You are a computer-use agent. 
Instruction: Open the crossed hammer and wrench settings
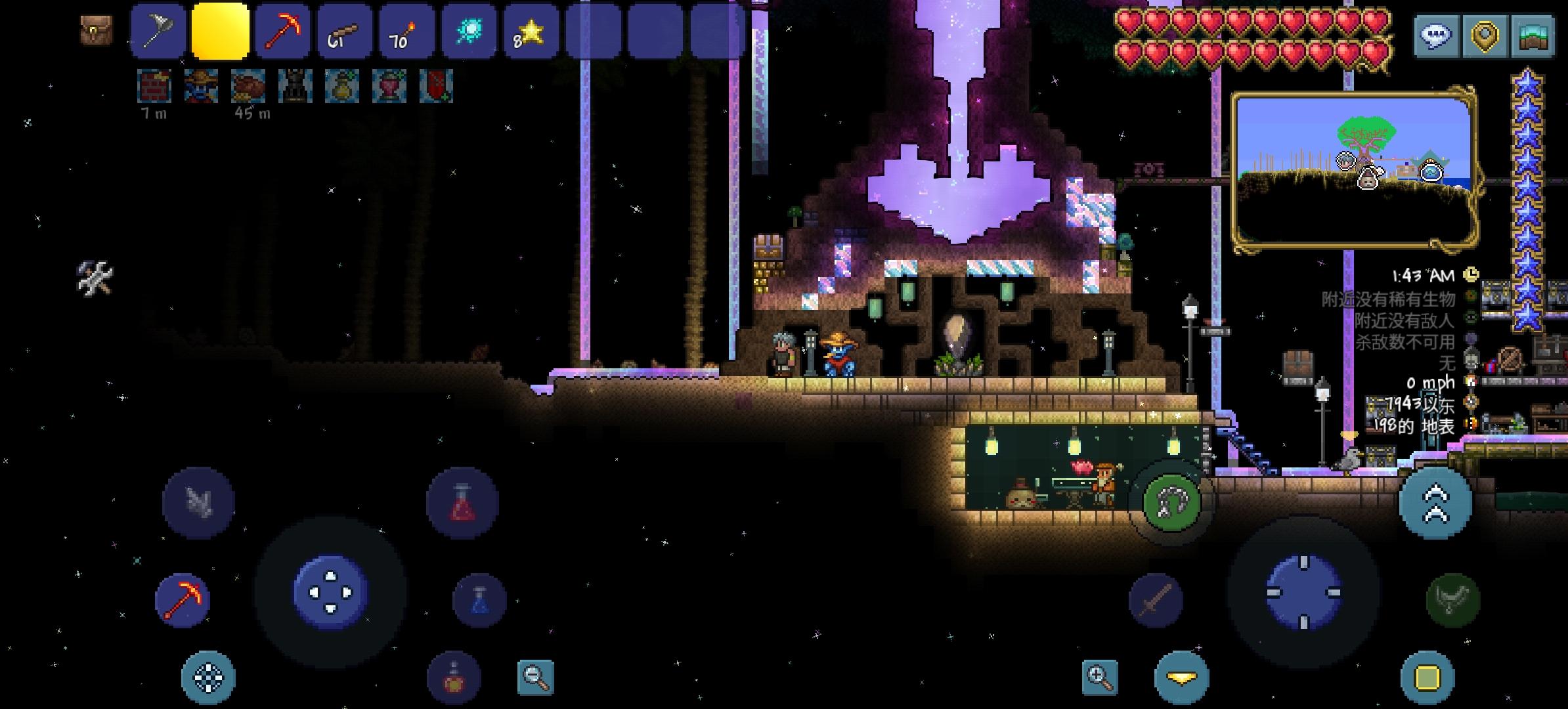pos(95,277)
